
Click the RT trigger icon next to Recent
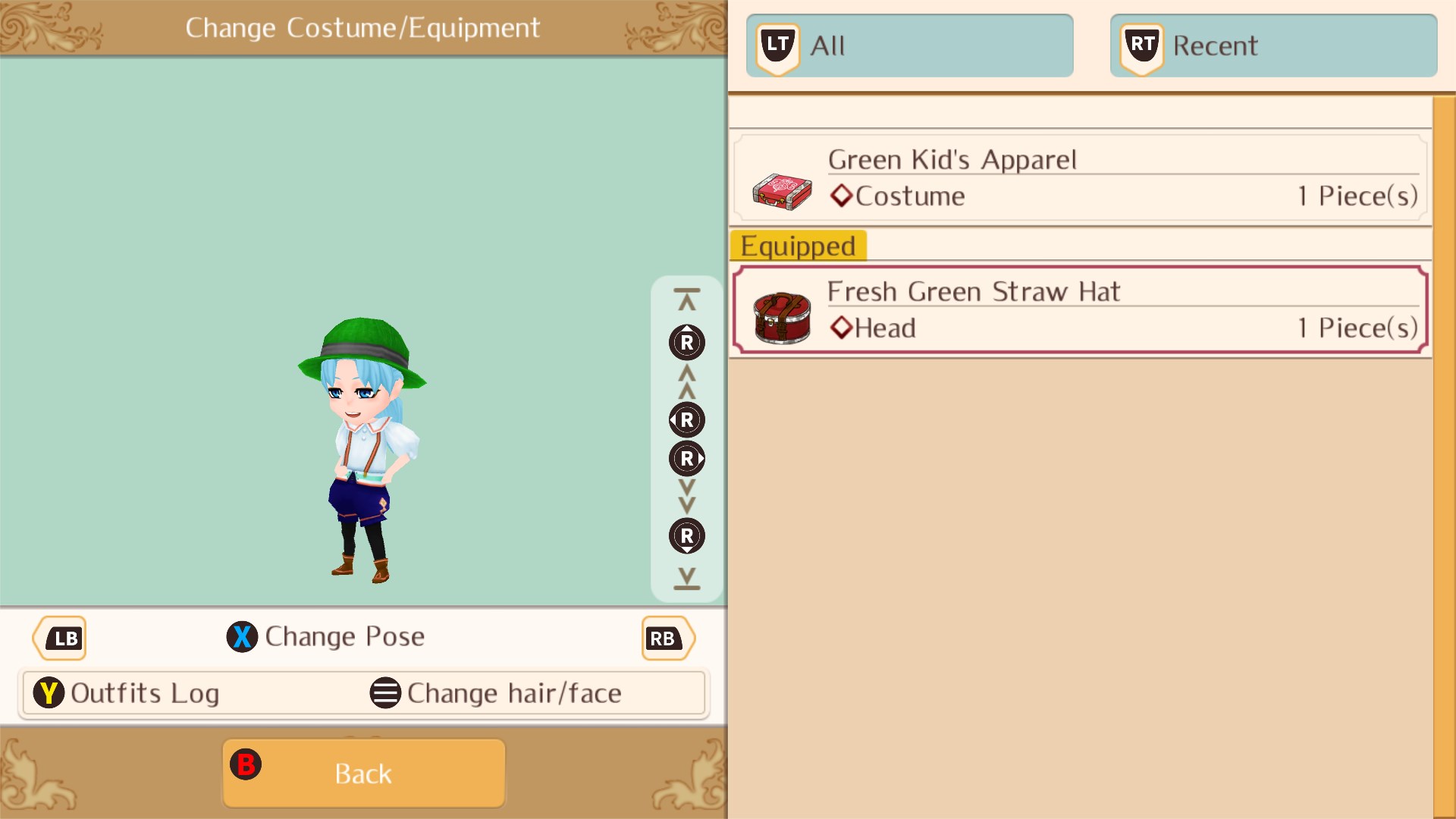[1141, 45]
